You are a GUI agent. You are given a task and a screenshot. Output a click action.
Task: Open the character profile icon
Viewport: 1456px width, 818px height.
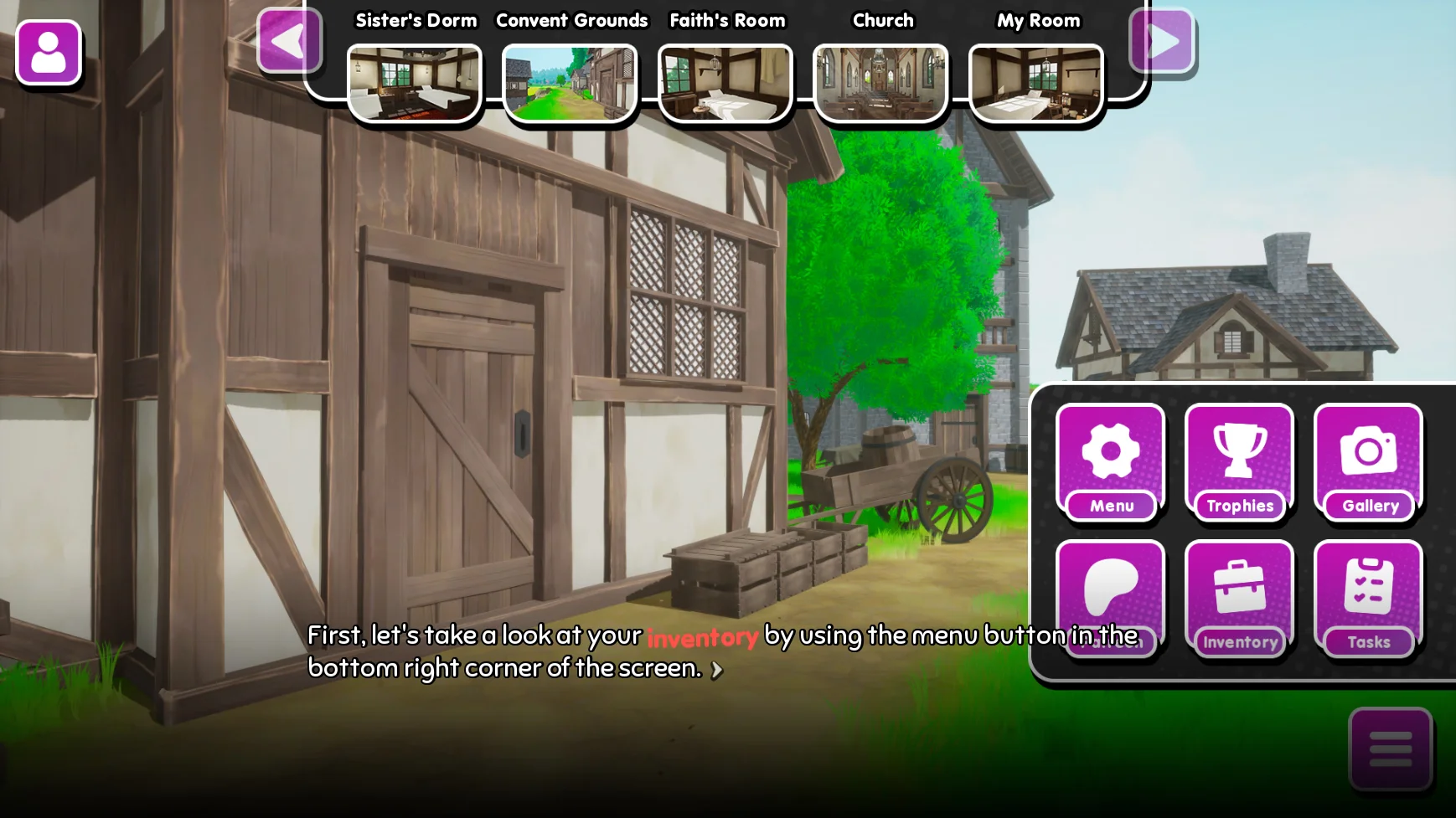click(49, 52)
